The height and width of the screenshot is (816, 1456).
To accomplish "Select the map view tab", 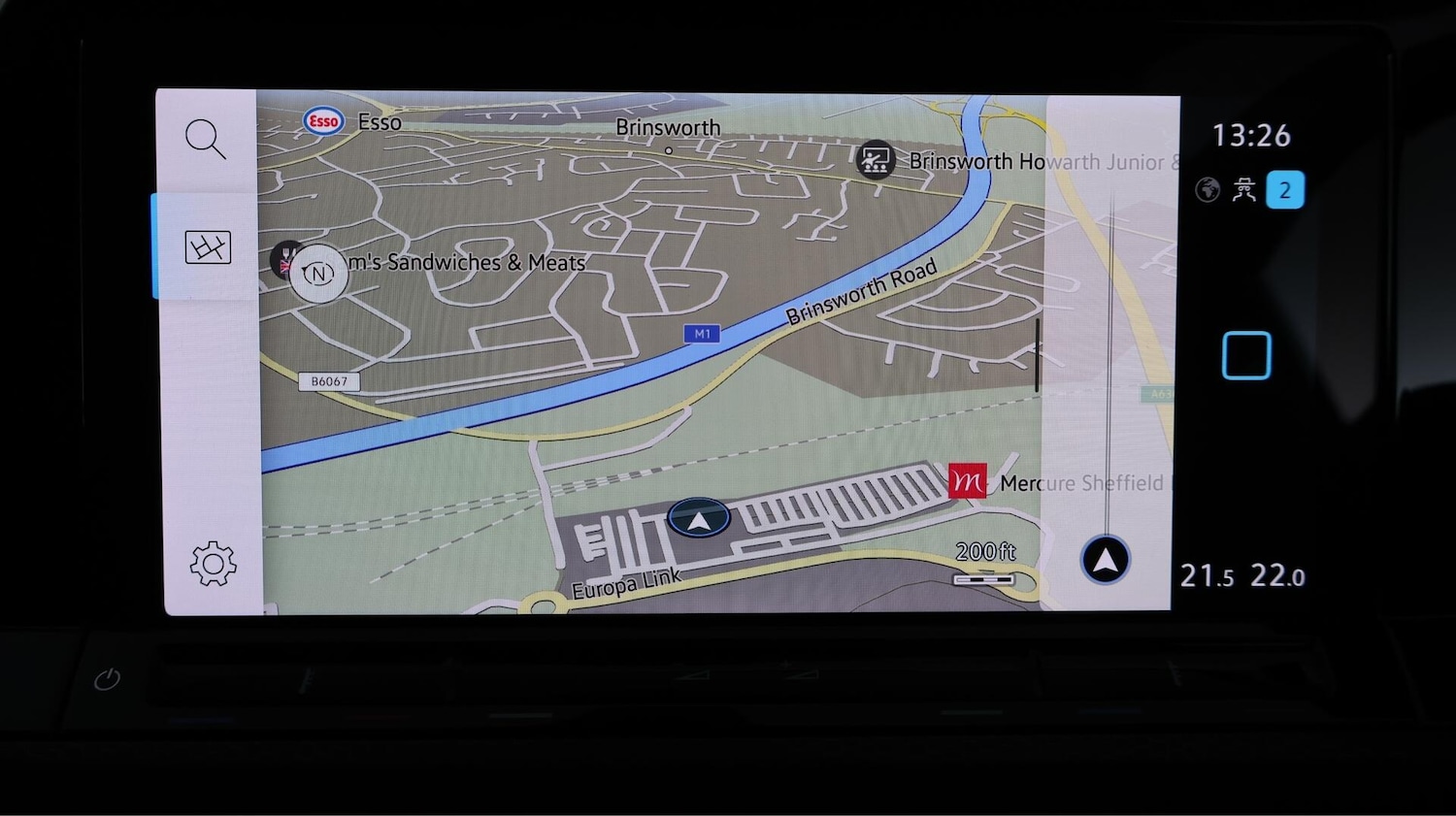I will pyautogui.click(x=208, y=247).
